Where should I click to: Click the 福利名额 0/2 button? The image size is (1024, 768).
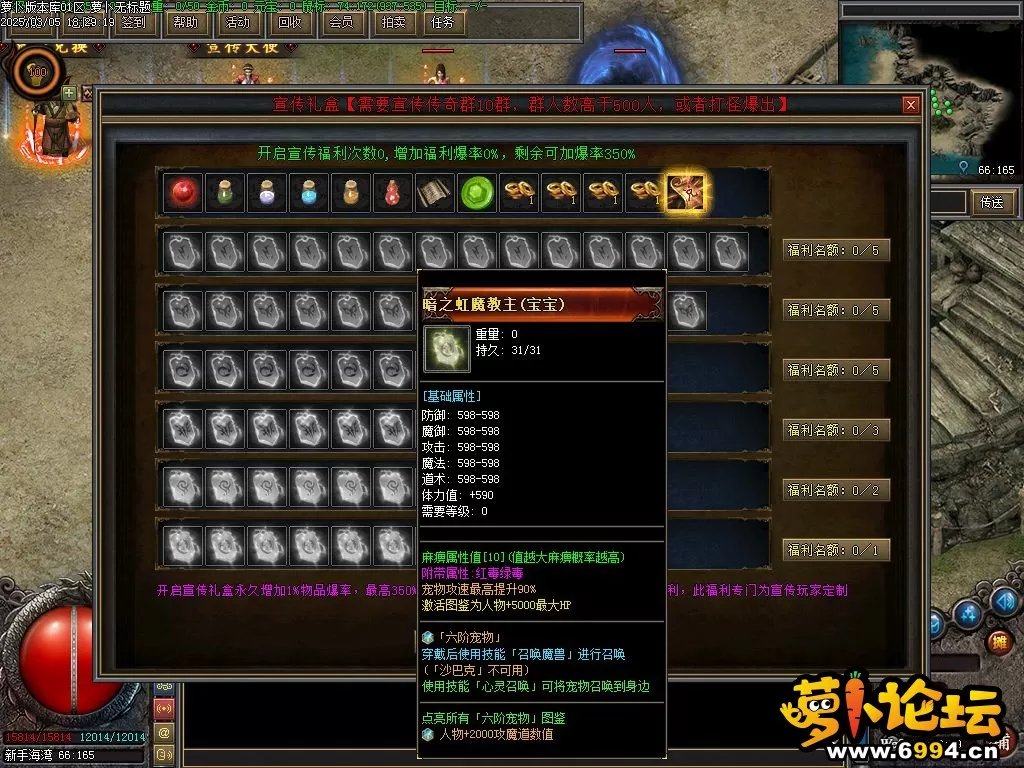(x=836, y=490)
